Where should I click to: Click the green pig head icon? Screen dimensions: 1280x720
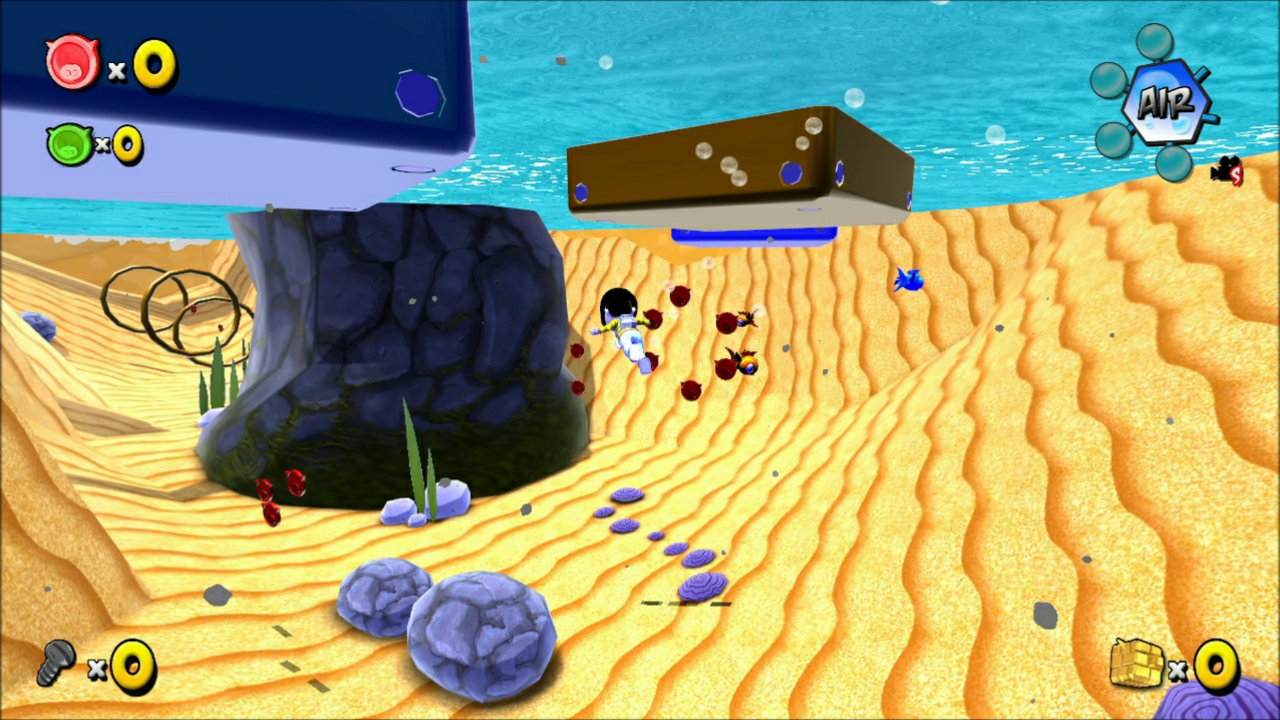(x=69, y=144)
